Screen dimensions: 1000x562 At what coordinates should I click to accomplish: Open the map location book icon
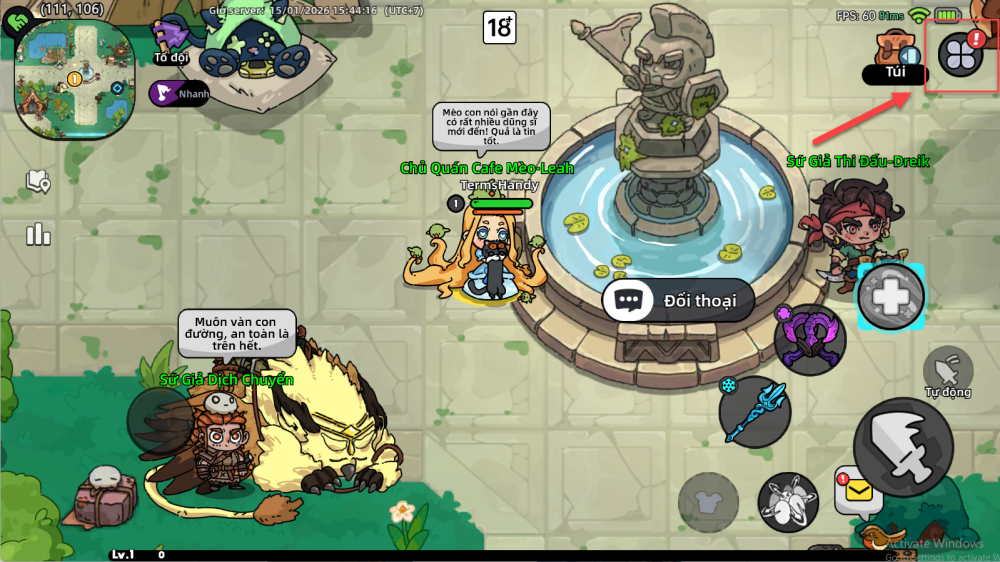(x=39, y=181)
